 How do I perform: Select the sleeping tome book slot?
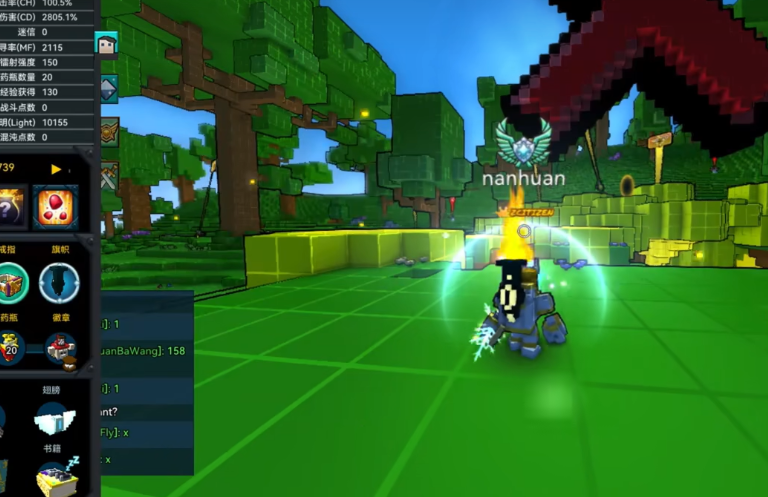point(56,478)
